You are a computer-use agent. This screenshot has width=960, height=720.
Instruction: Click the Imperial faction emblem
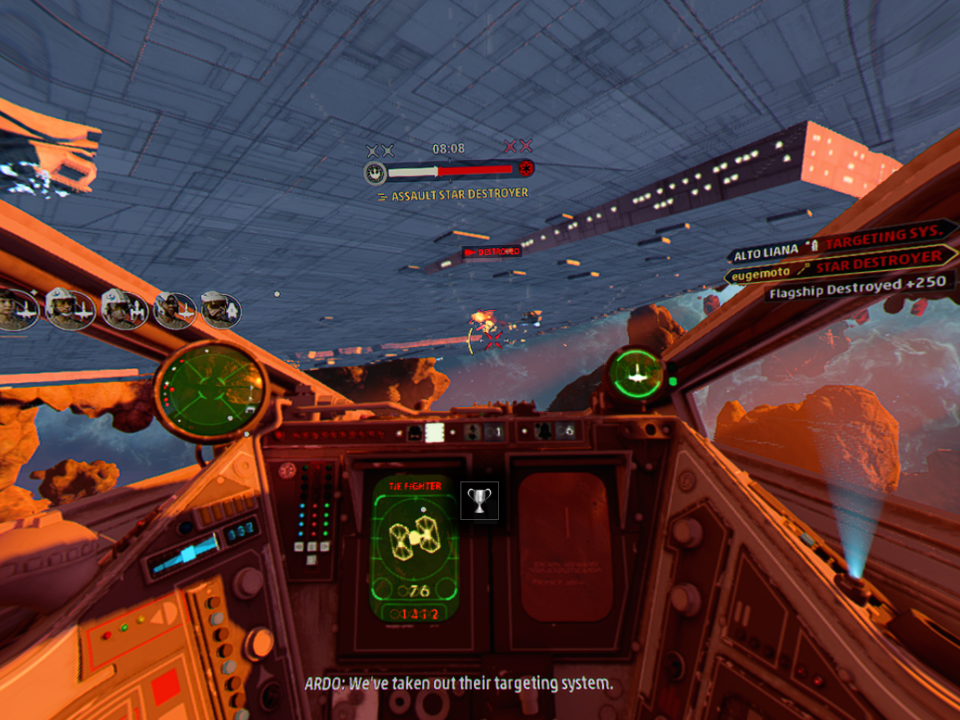[524, 169]
